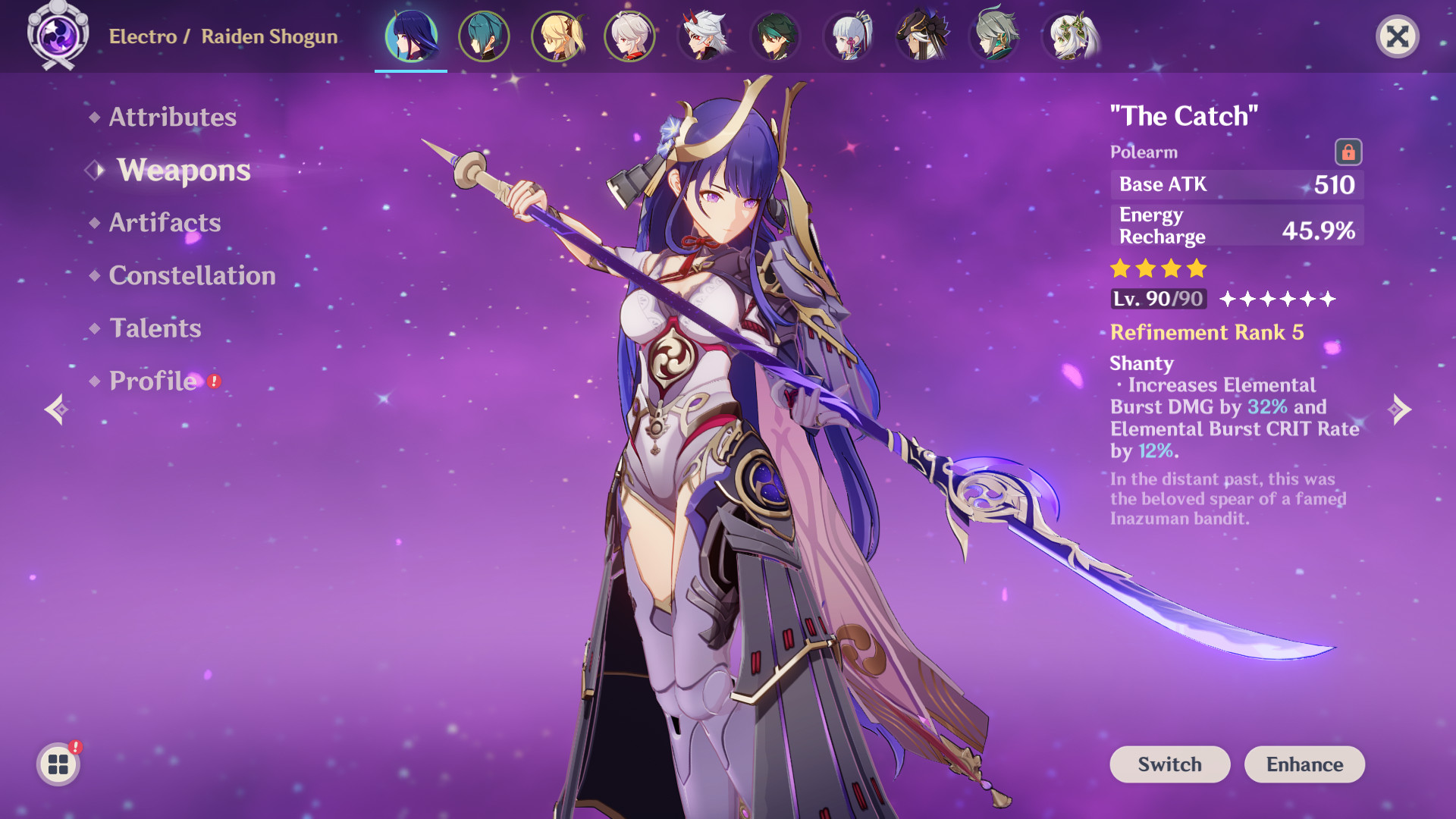Select the Raiden Shogun portrait icon
1456x819 pixels.
(x=412, y=36)
